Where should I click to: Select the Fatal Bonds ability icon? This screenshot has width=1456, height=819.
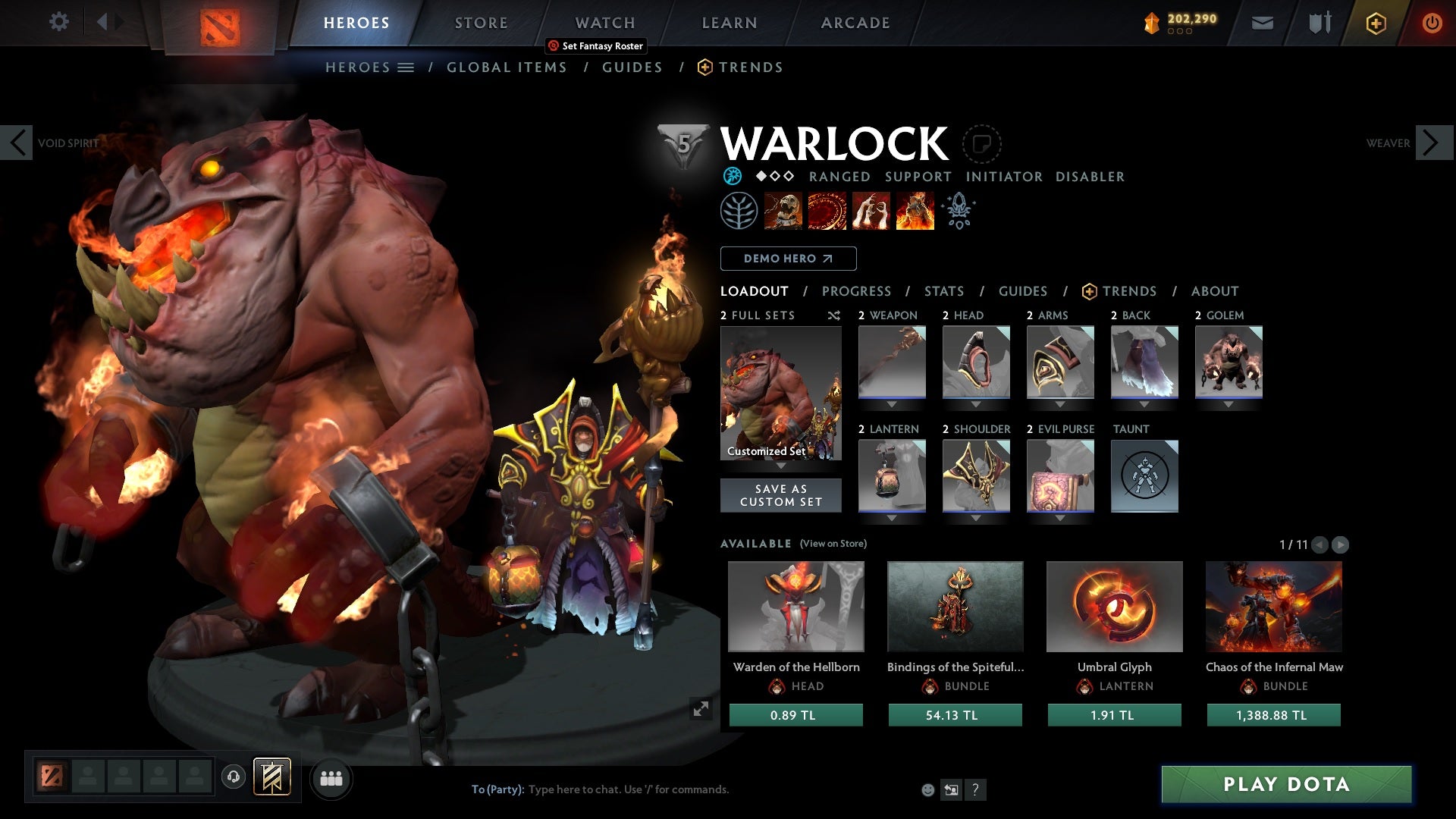(783, 210)
